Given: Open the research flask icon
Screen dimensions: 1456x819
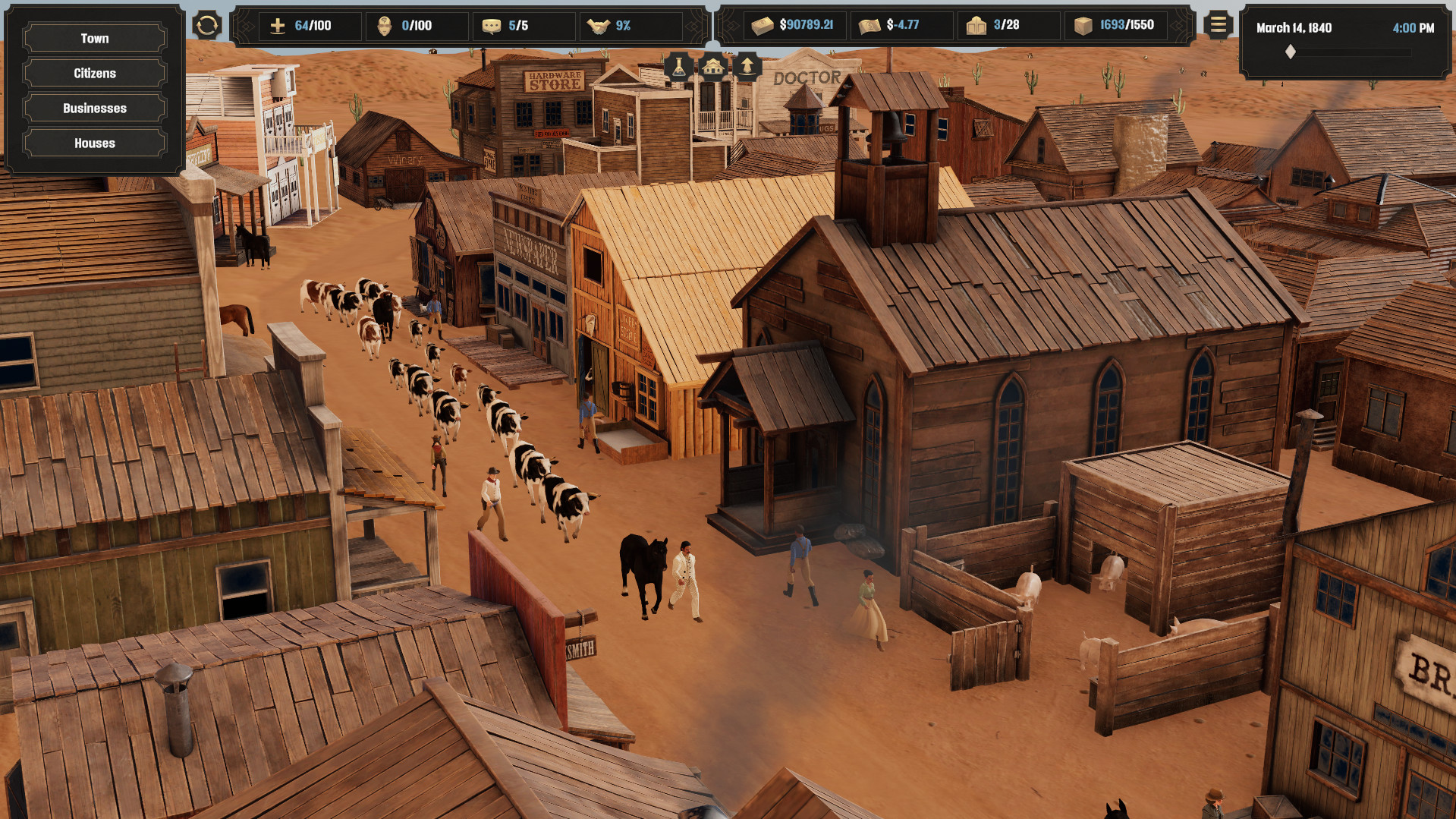Looking at the screenshot, I should coord(679,67).
